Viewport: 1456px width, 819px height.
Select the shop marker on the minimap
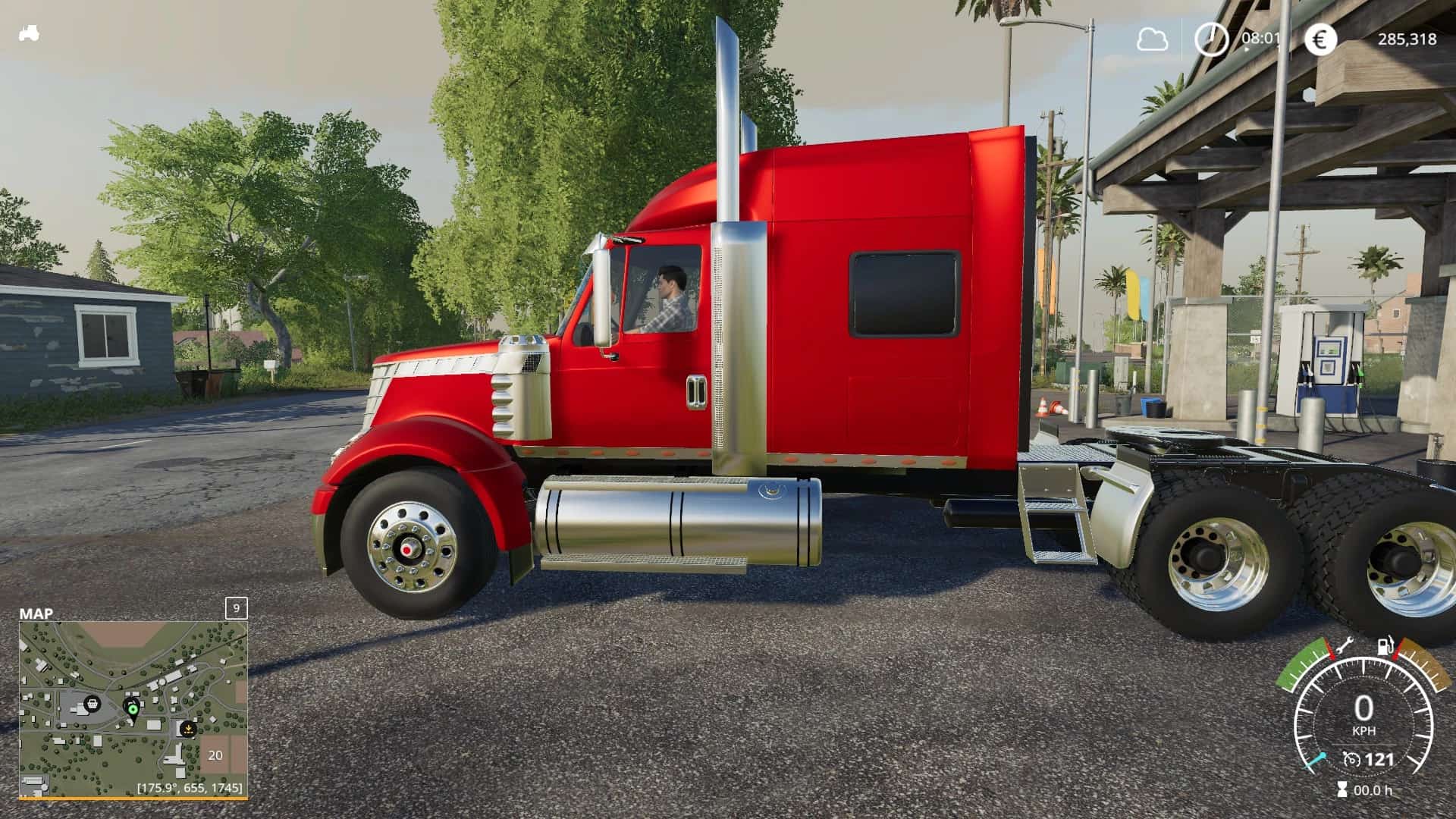click(x=93, y=704)
